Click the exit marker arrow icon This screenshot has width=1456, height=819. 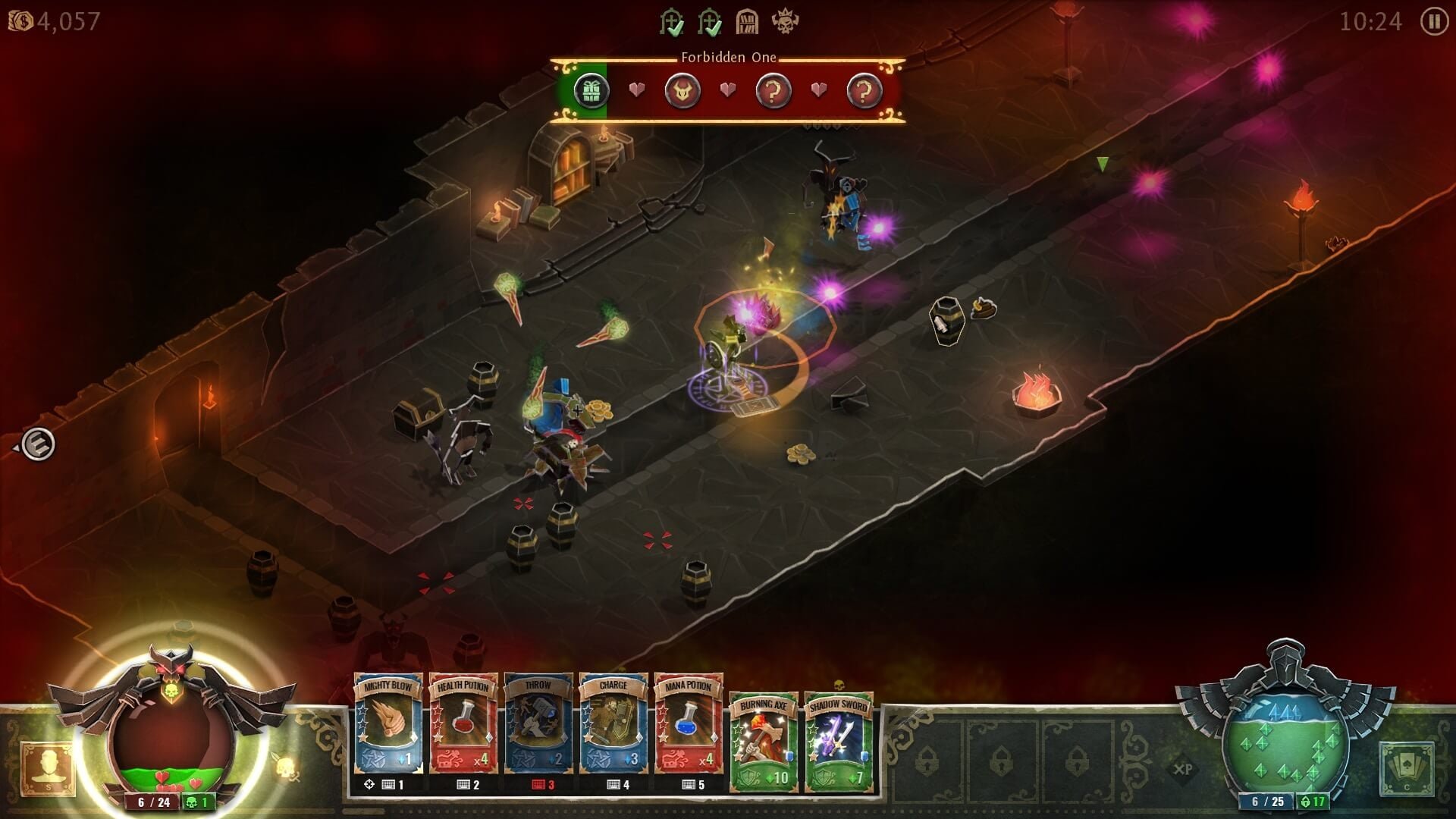pos(37,444)
